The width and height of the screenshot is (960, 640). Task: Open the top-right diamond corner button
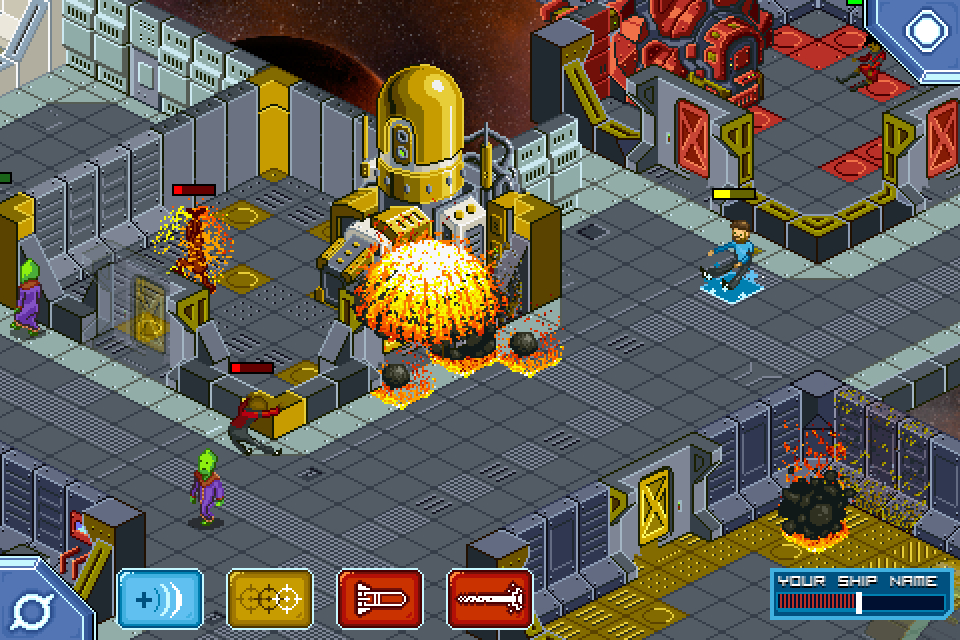pos(923,30)
